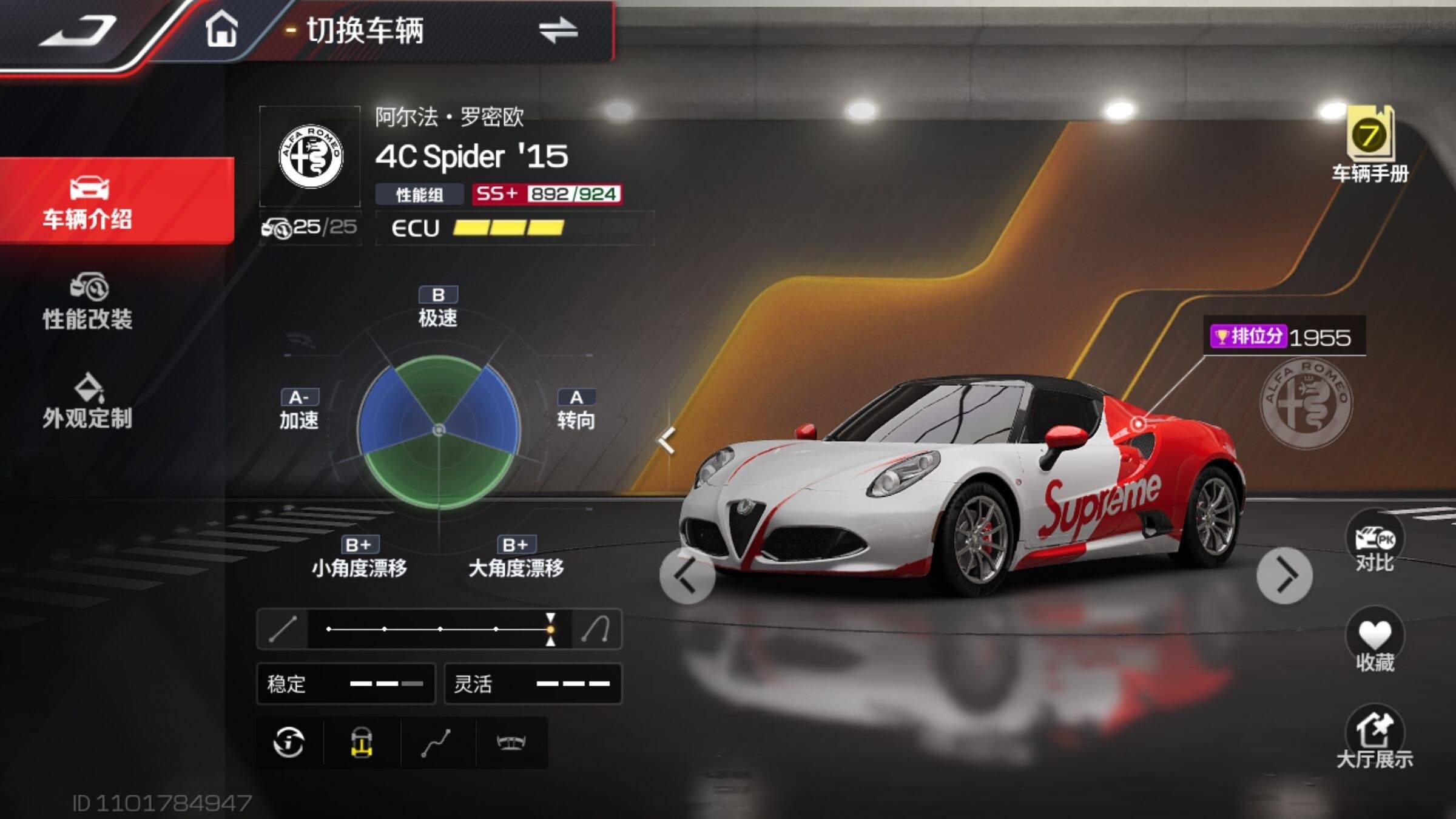Image resolution: width=1456 pixels, height=819 pixels.
Task: Show the previous car with left arrow
Action: coord(687,575)
